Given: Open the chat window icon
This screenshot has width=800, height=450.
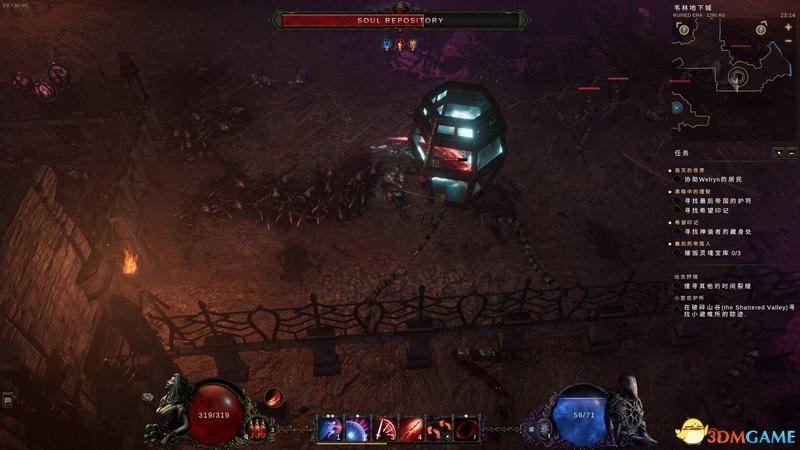Looking at the screenshot, I should pyautogui.click(x=8, y=400).
